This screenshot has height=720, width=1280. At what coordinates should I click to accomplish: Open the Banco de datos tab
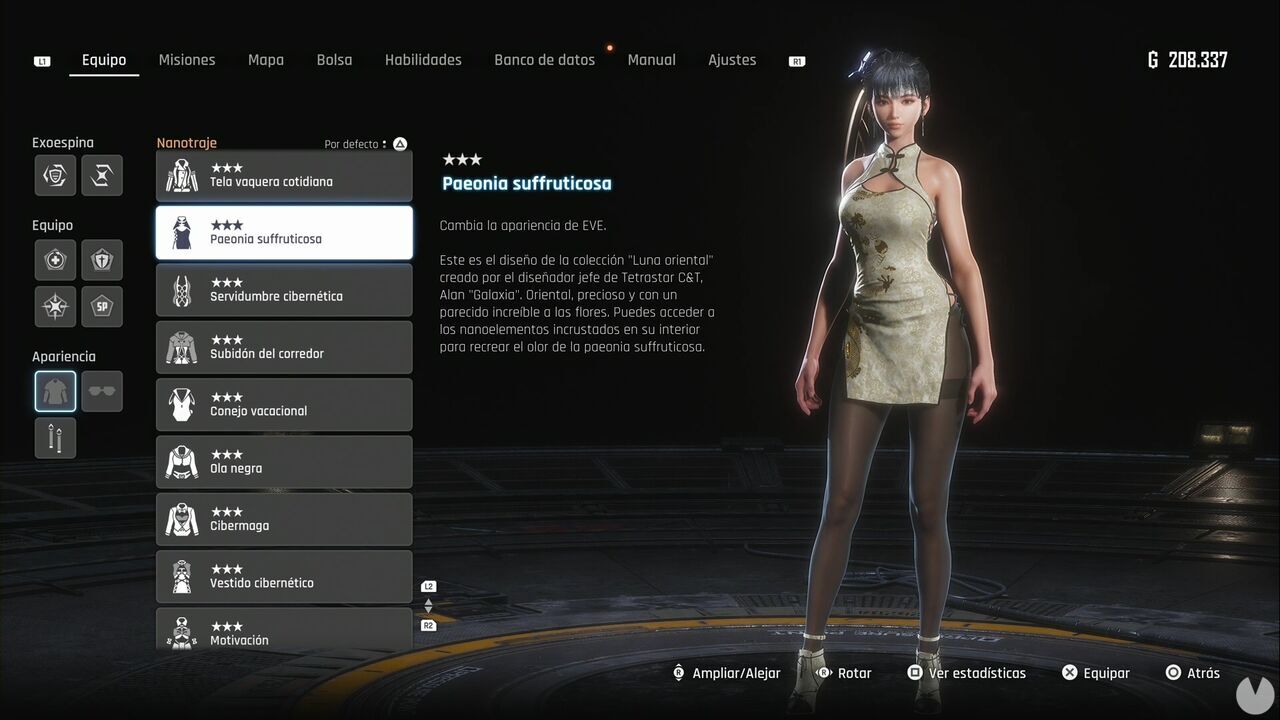click(x=544, y=60)
